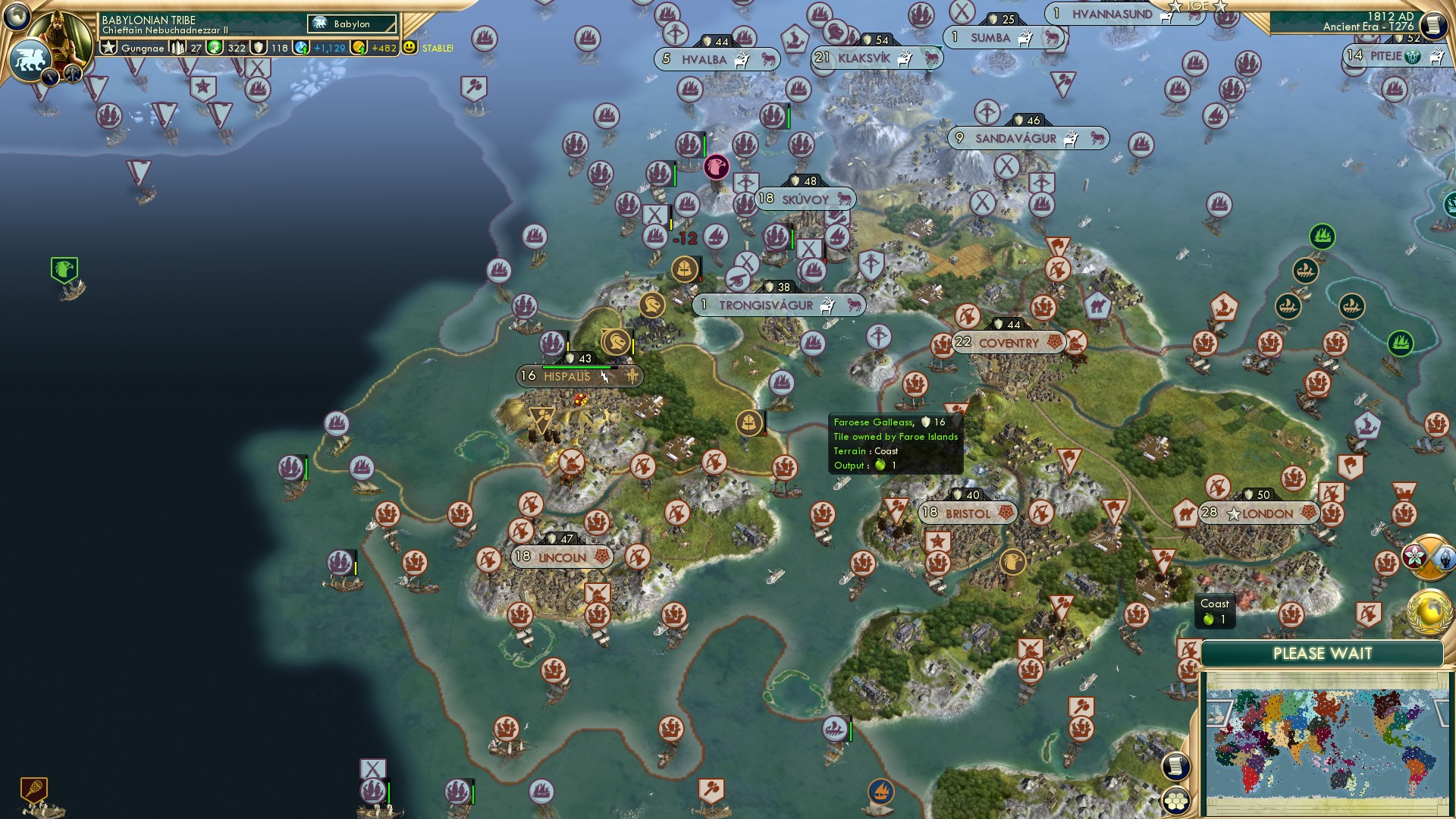Click the green science icon in the top bar
The height and width of the screenshot is (819, 1456).
[x=213, y=48]
